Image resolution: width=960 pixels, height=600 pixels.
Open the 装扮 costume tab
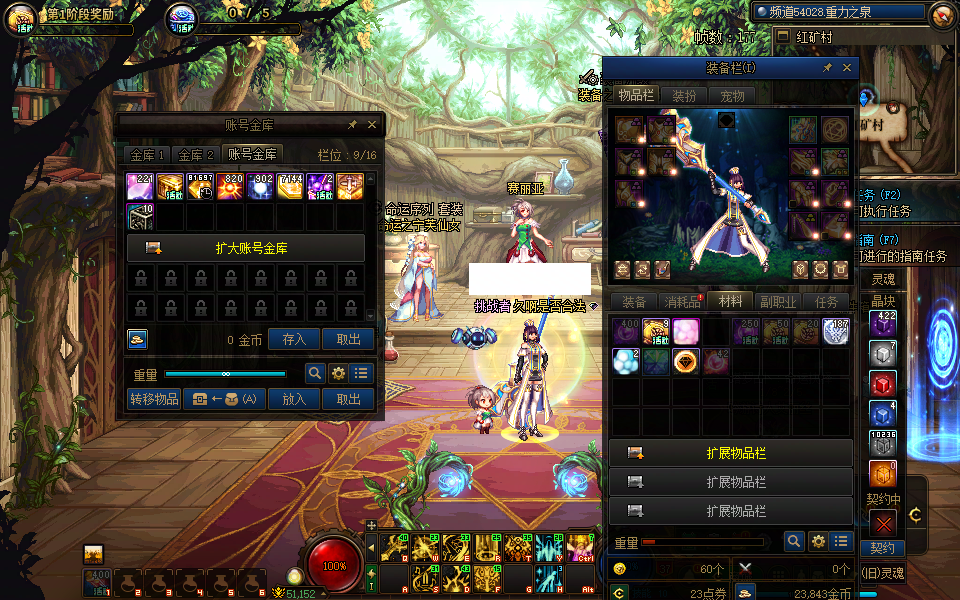[684, 96]
